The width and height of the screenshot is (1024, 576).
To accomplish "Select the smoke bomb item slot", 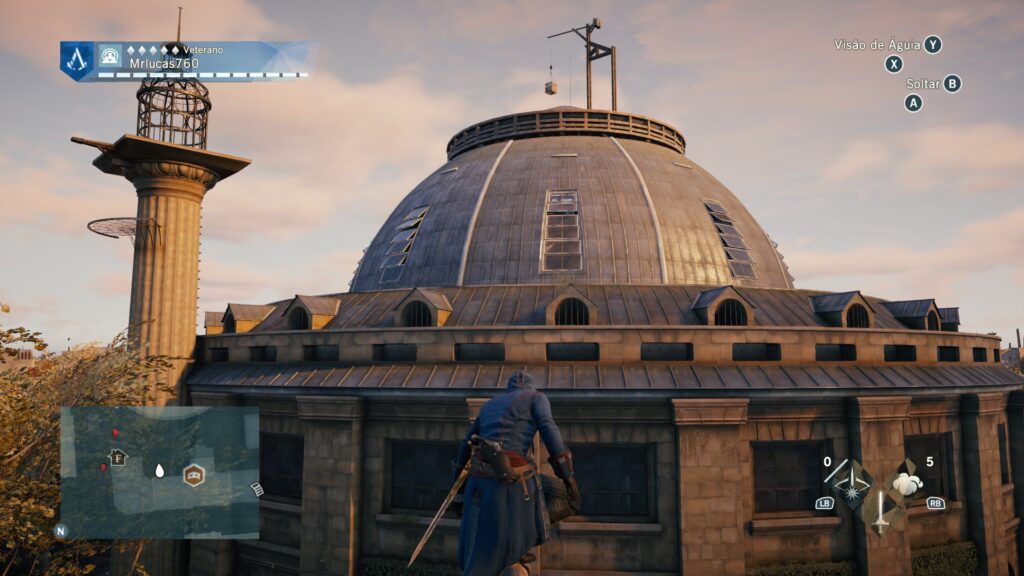I will pyautogui.click(x=907, y=484).
